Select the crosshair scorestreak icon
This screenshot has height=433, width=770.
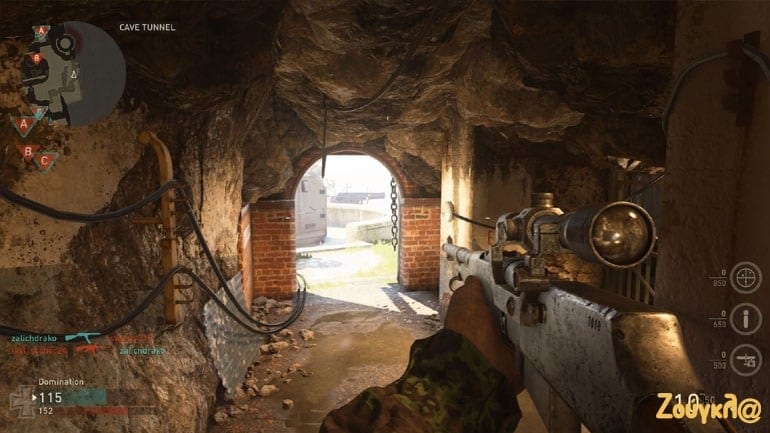click(744, 276)
